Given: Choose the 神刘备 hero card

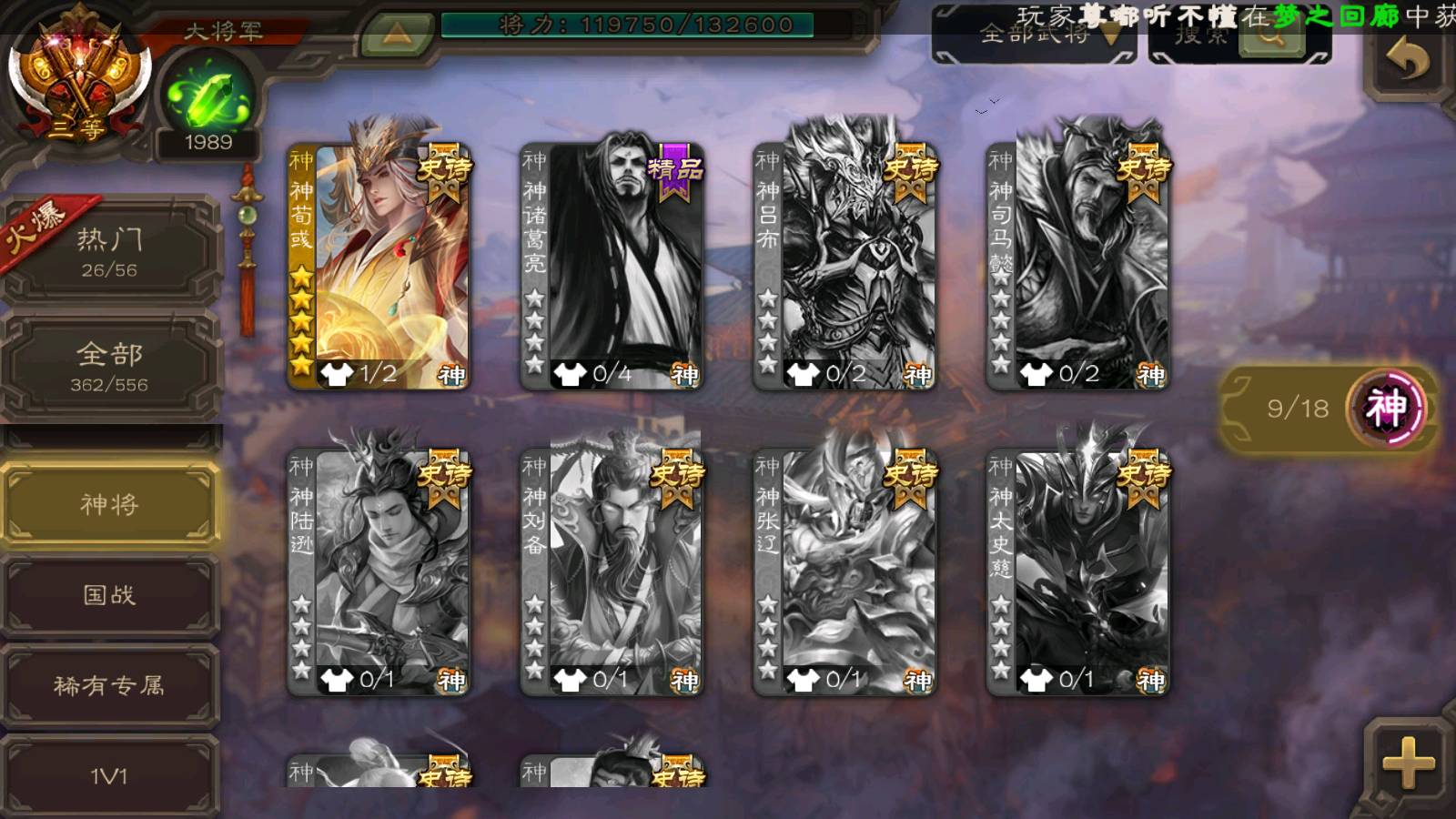Looking at the screenshot, I should 612,573.
